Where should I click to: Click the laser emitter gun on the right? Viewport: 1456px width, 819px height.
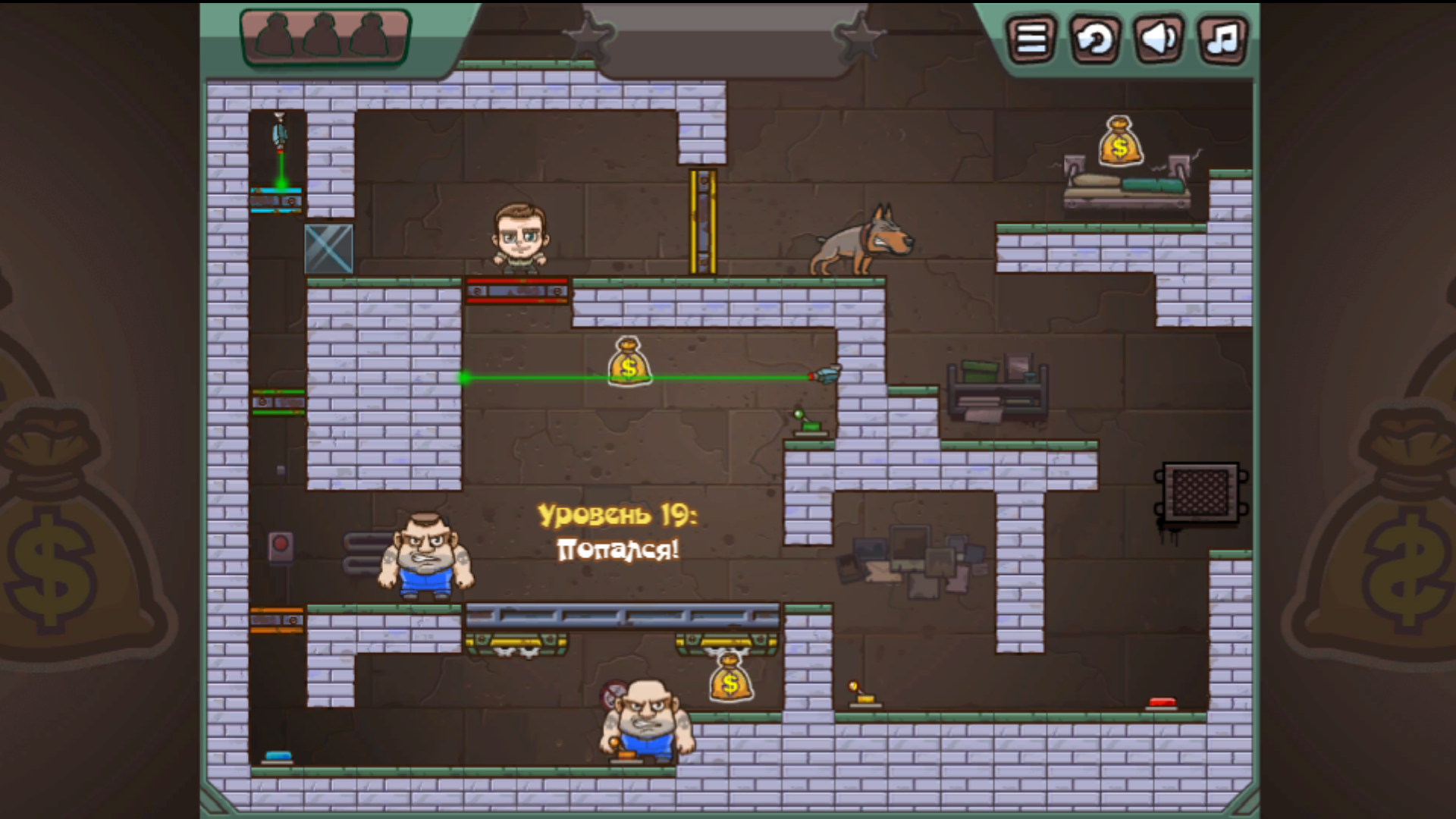click(x=827, y=373)
